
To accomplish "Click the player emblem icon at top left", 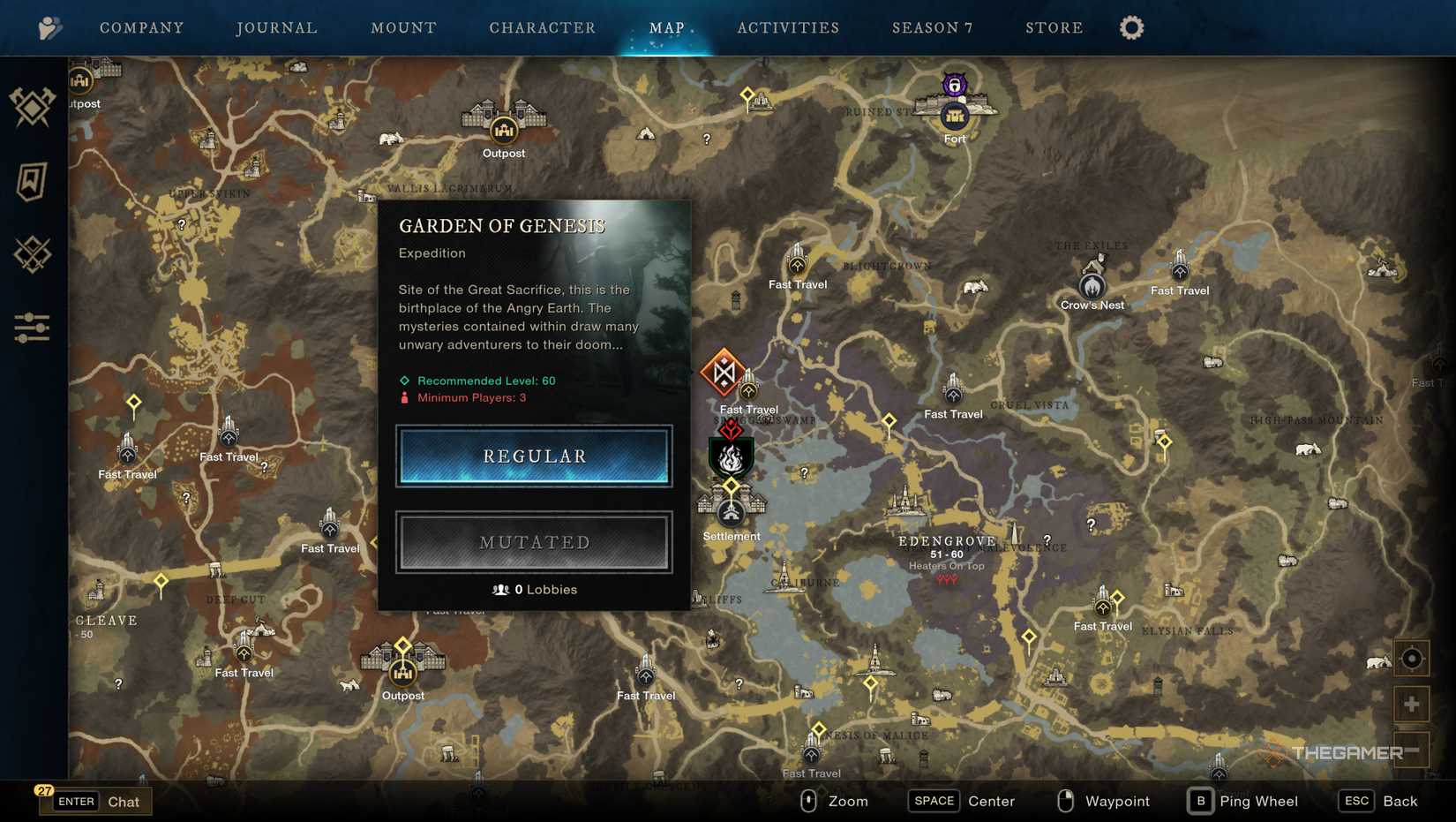I will (50, 26).
